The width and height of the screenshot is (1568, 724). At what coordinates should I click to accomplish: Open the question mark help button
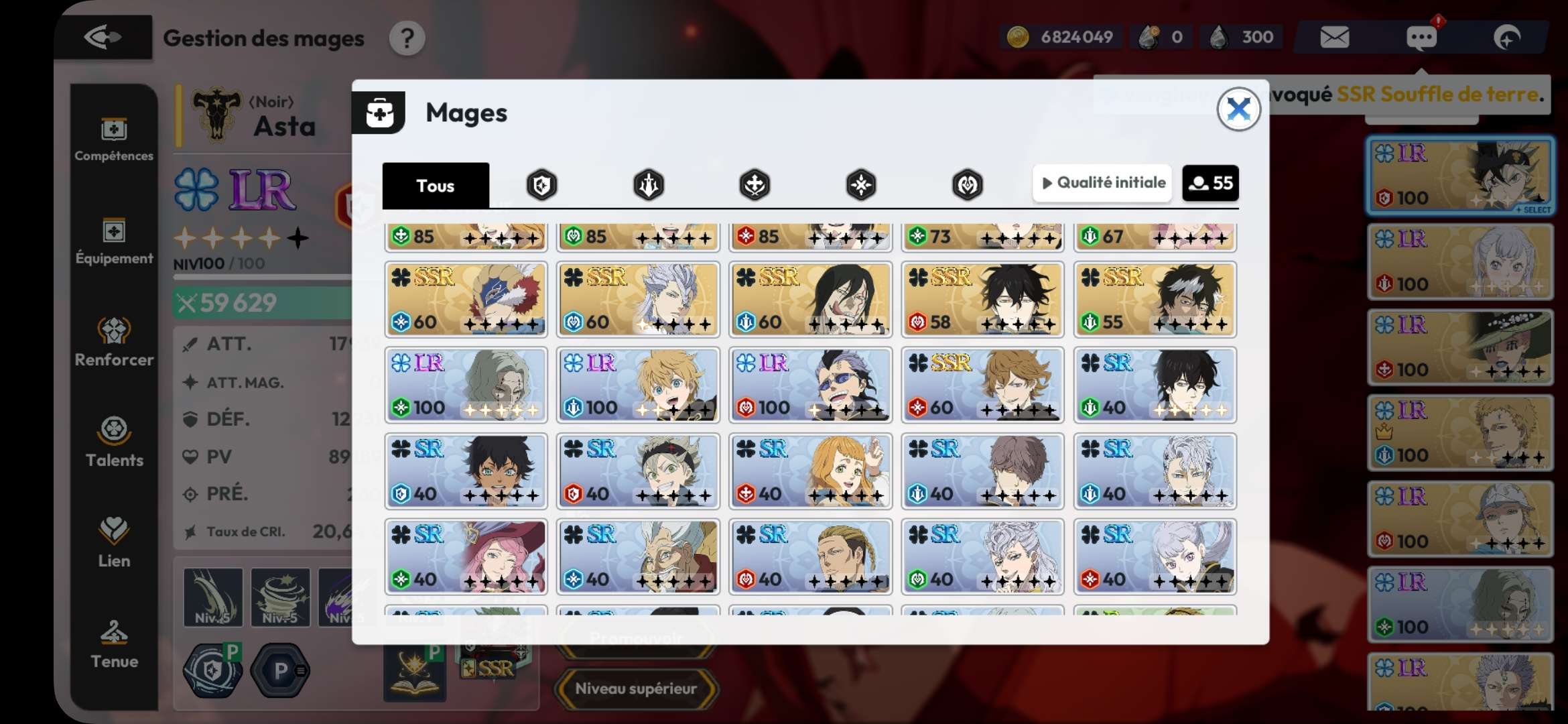407,39
